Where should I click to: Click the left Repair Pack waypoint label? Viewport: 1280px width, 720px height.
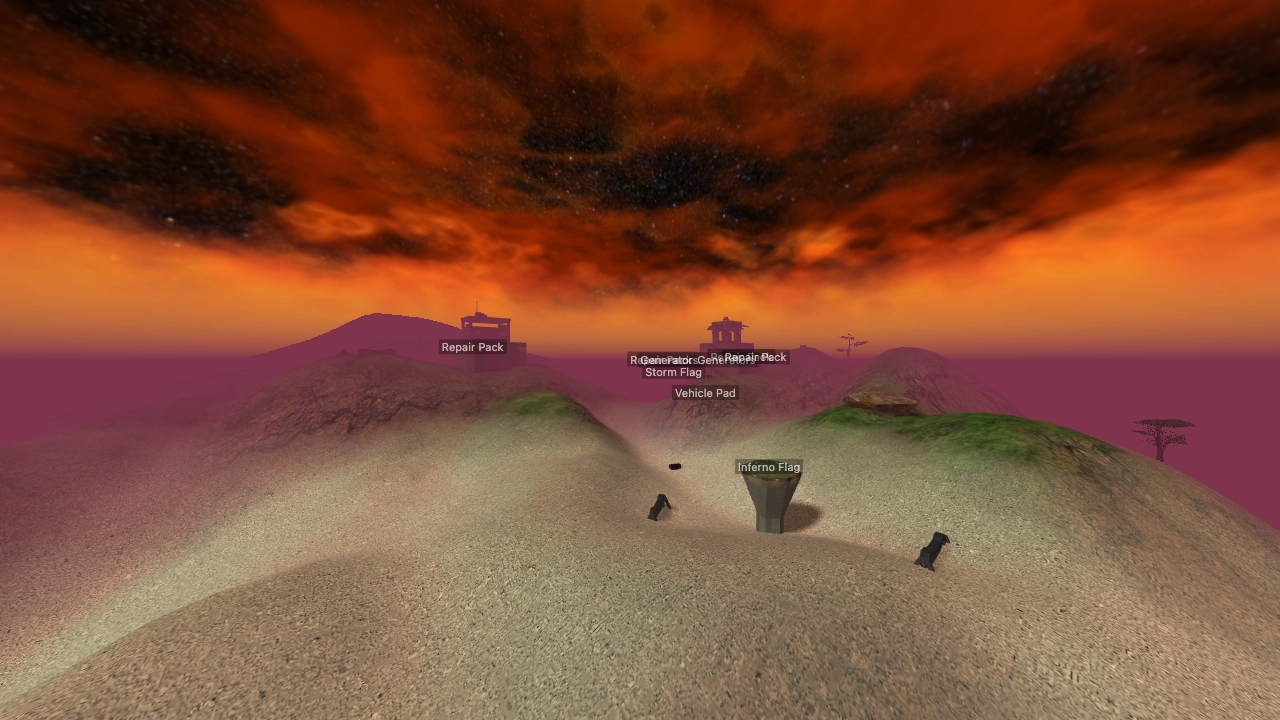point(472,348)
